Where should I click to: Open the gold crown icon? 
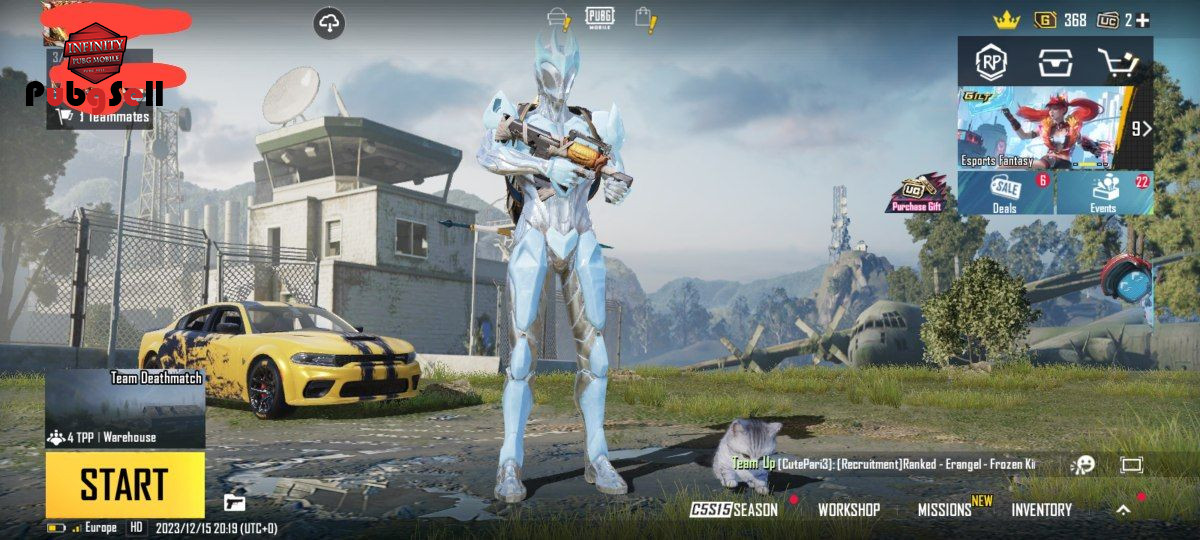[x=1005, y=20]
